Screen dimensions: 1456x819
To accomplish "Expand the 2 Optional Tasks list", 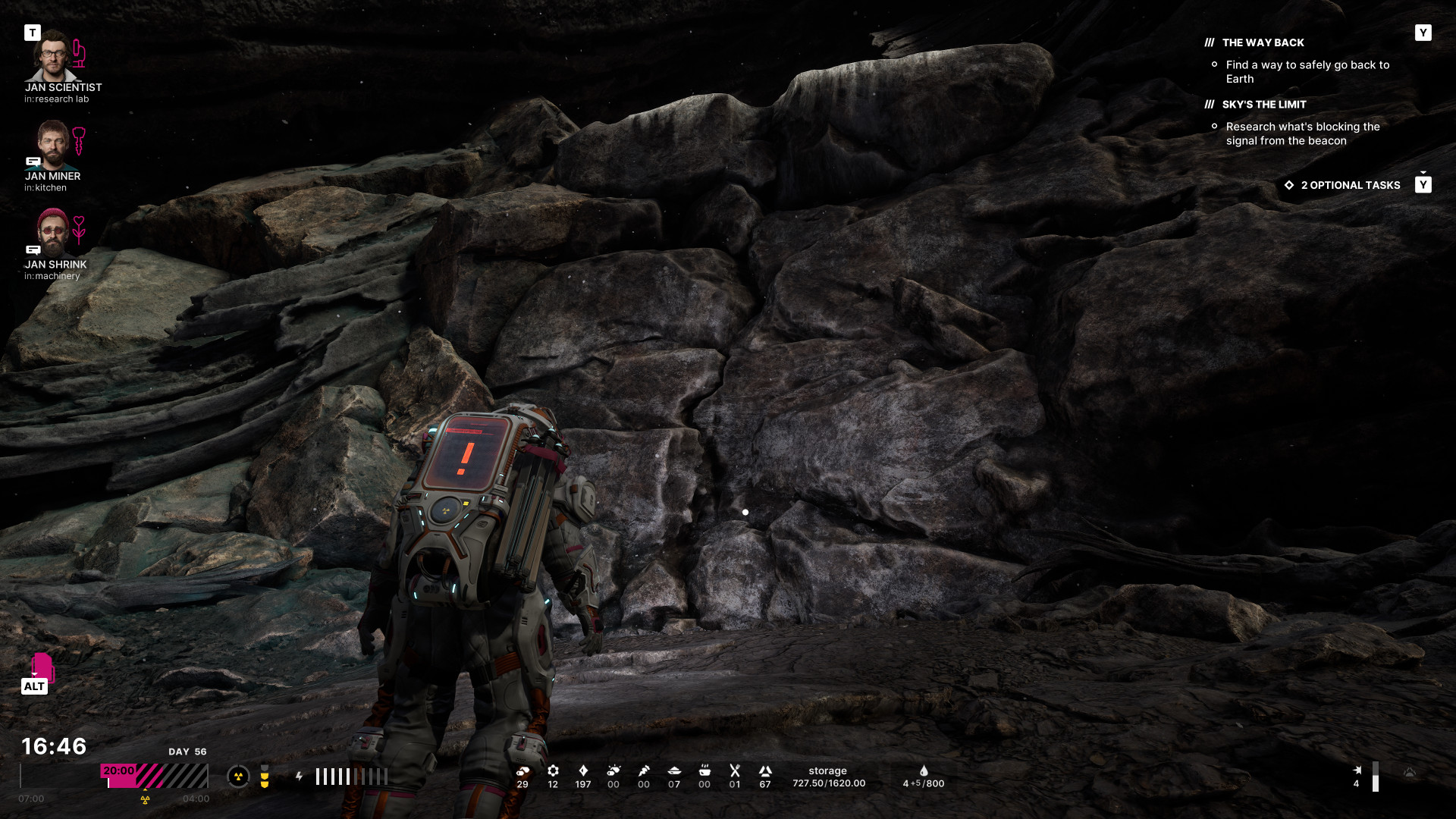I will click(1350, 185).
